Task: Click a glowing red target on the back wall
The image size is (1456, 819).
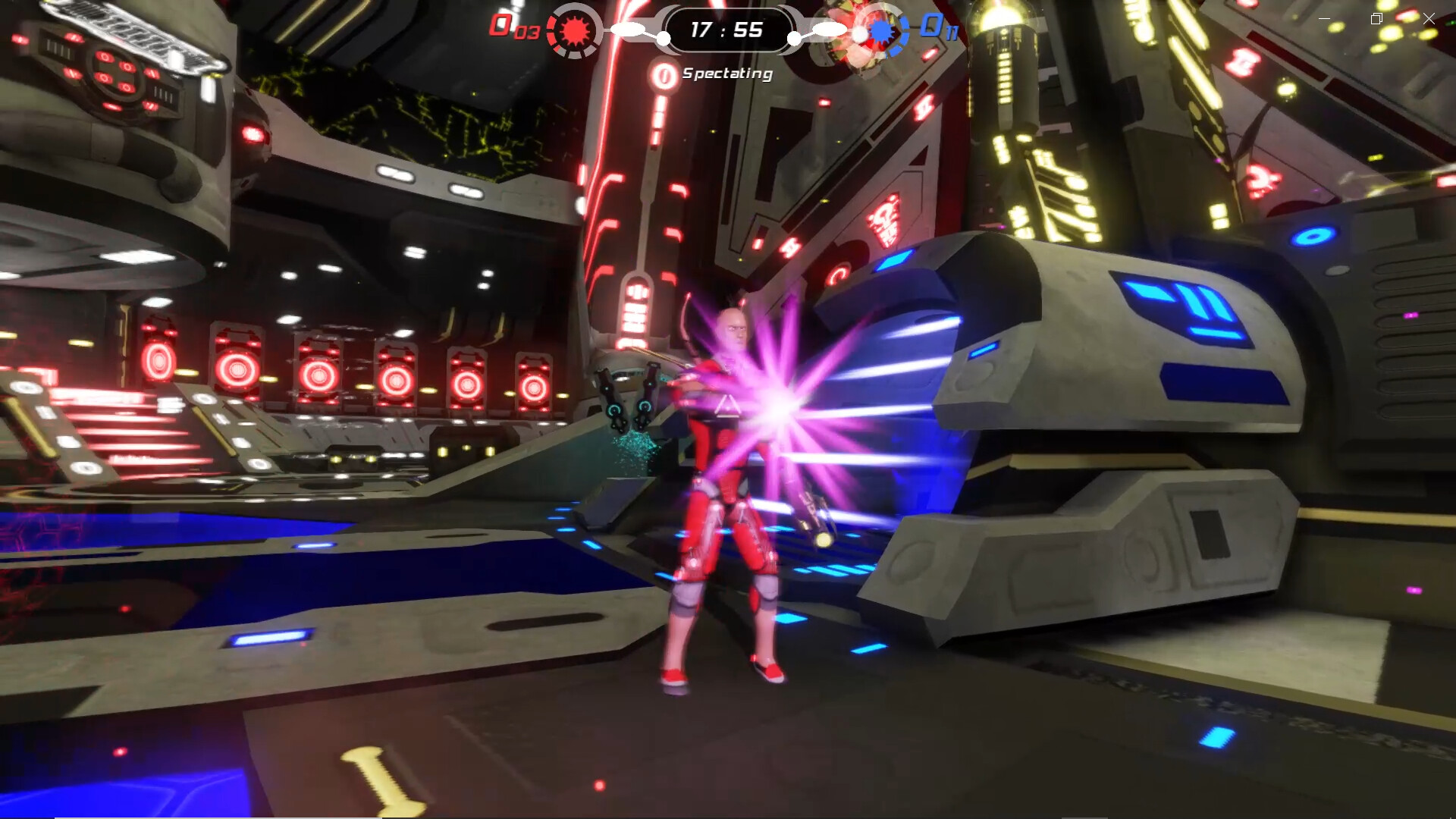Action: coord(239,368)
